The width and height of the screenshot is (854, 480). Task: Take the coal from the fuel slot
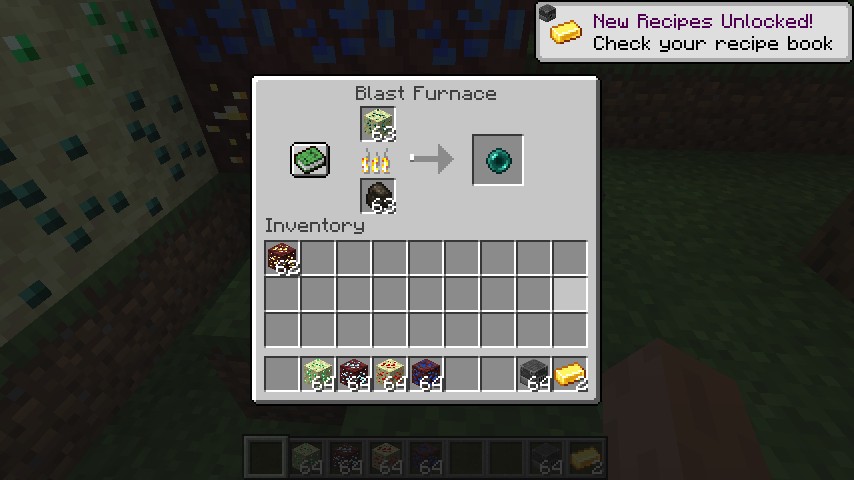click(378, 196)
